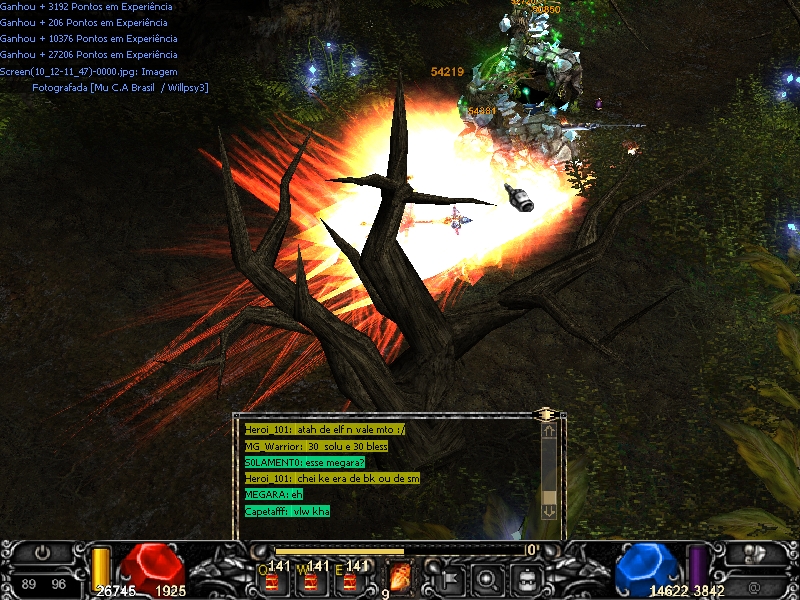Open the robot face icon button
Screen dimensions: 800x600
coord(528,576)
